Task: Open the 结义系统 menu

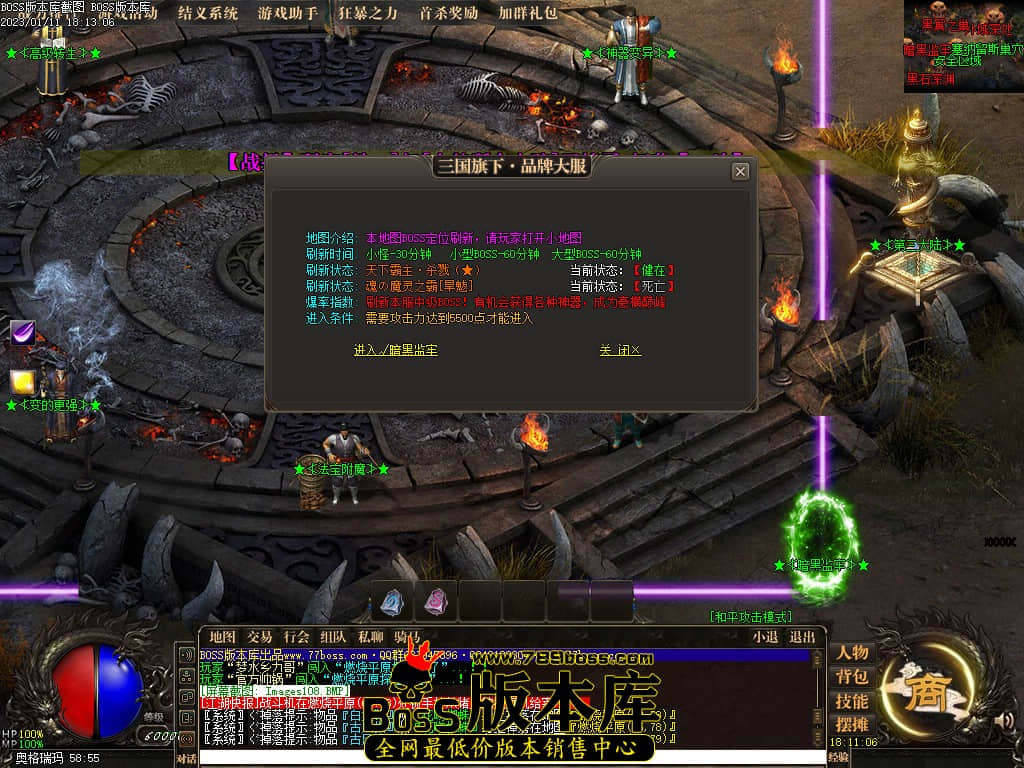Action: 208,13
